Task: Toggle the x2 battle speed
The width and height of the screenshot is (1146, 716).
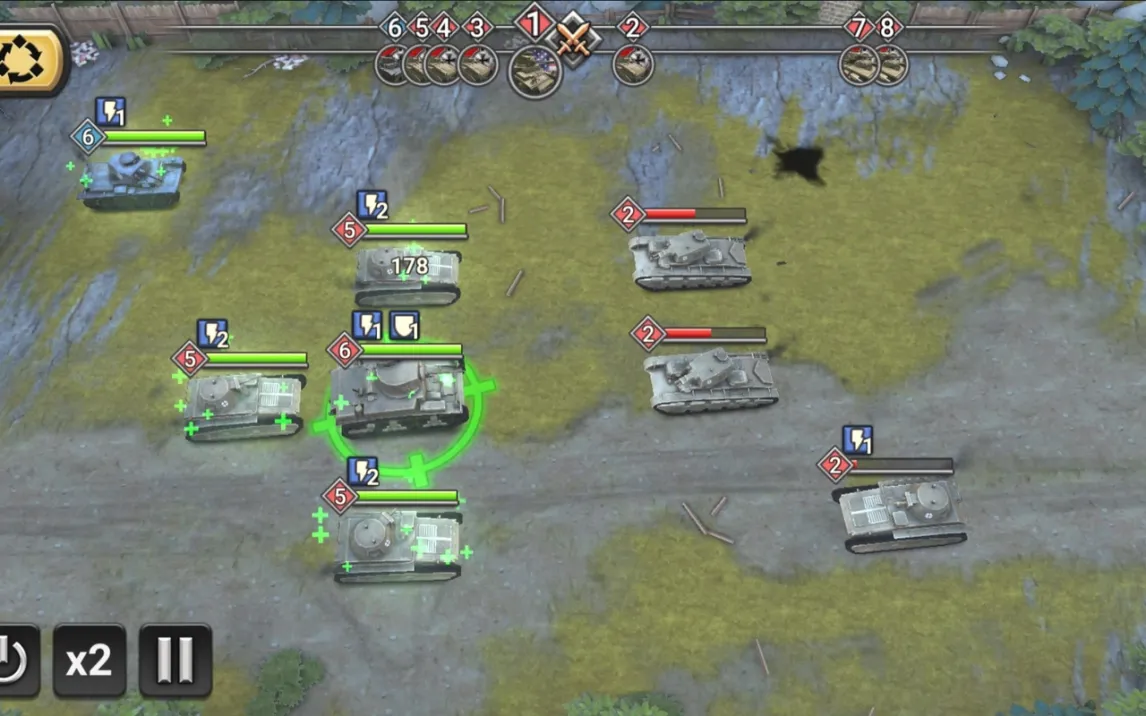Action: (x=89, y=660)
